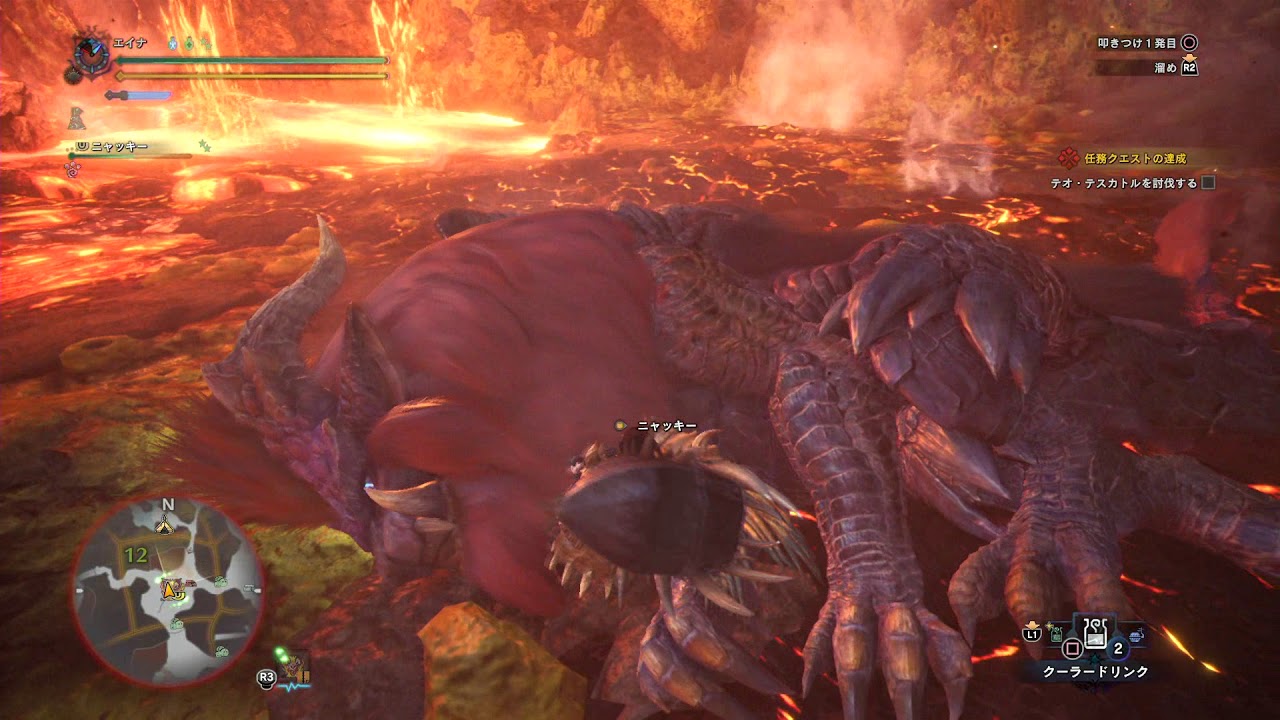Tick the Teostra objective checkbox
Image resolution: width=1280 pixels, height=720 pixels.
[1208, 183]
